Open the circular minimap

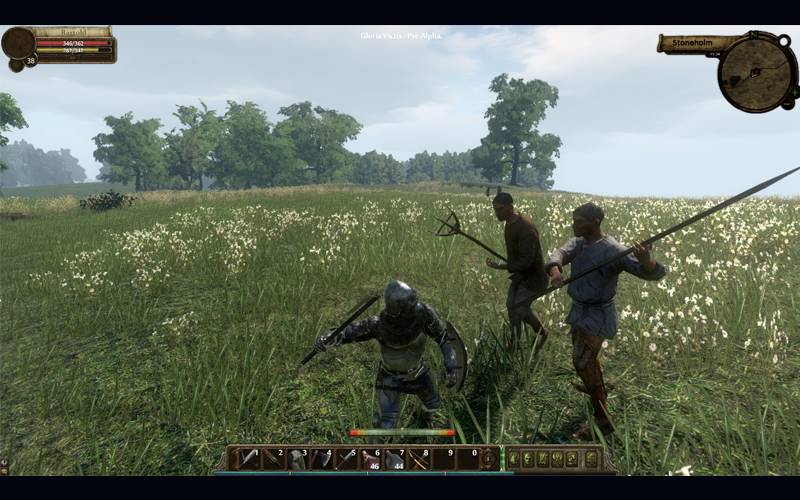click(x=757, y=72)
